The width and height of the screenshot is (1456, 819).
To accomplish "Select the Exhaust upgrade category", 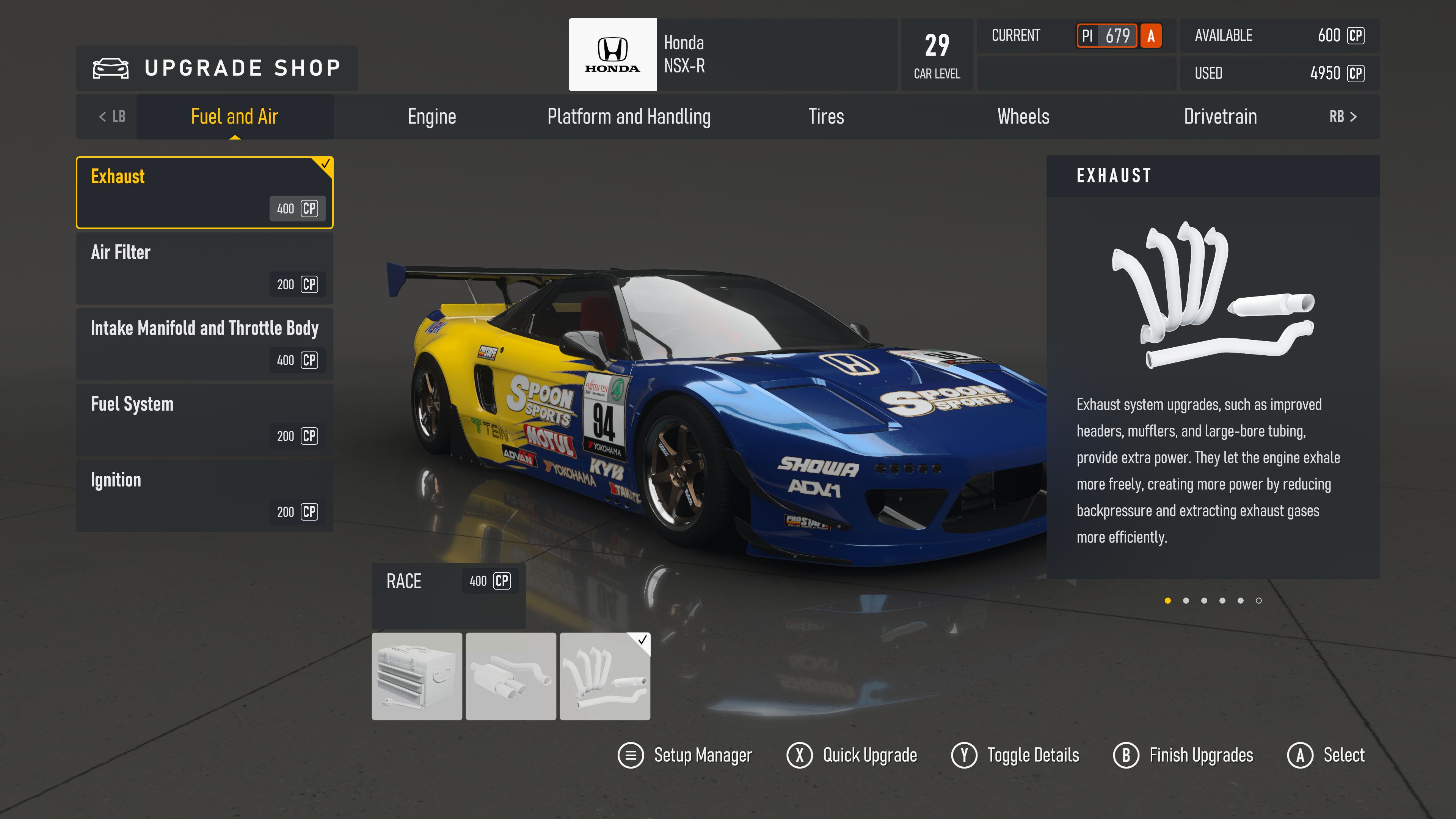I will pyautogui.click(x=204, y=192).
